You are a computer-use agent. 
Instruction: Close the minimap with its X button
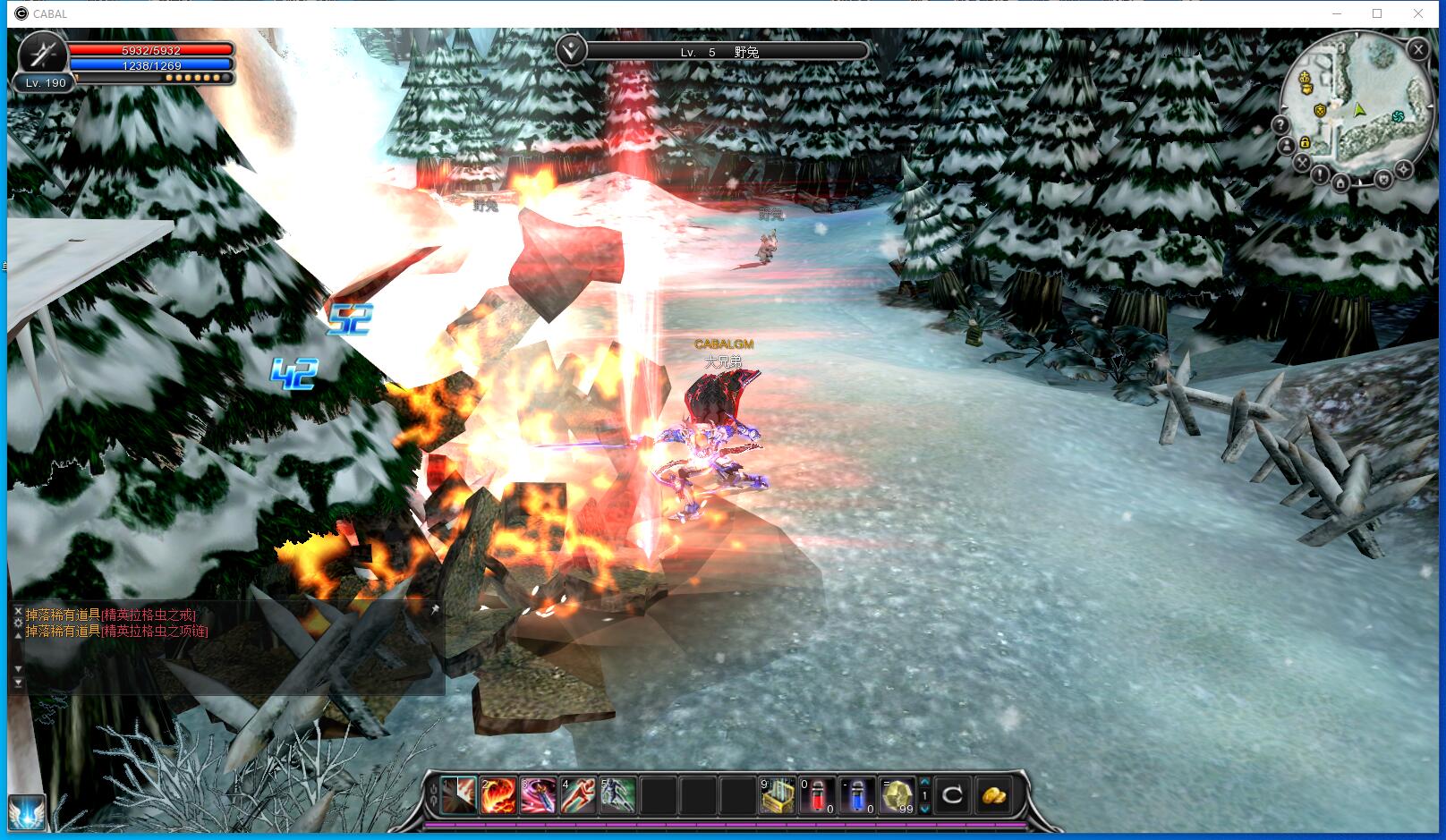(x=1417, y=50)
